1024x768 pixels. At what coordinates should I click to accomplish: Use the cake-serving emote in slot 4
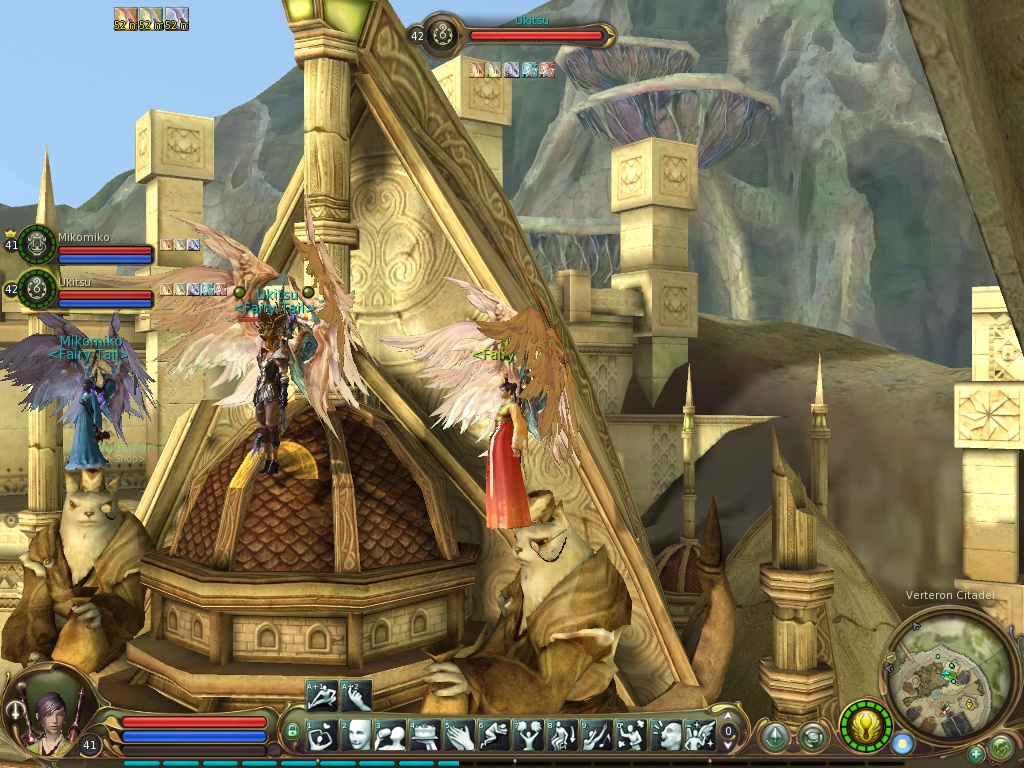[426, 735]
